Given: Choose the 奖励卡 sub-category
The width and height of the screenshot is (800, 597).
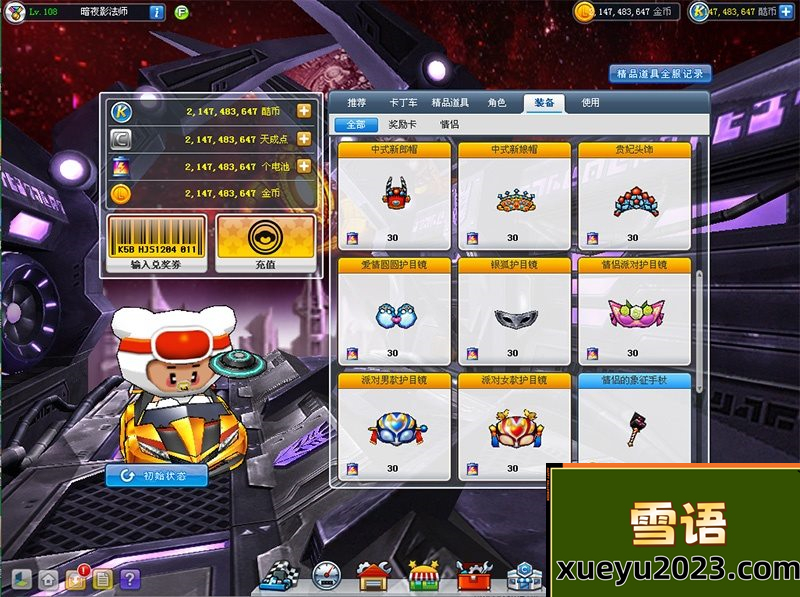Looking at the screenshot, I should pos(403,125).
